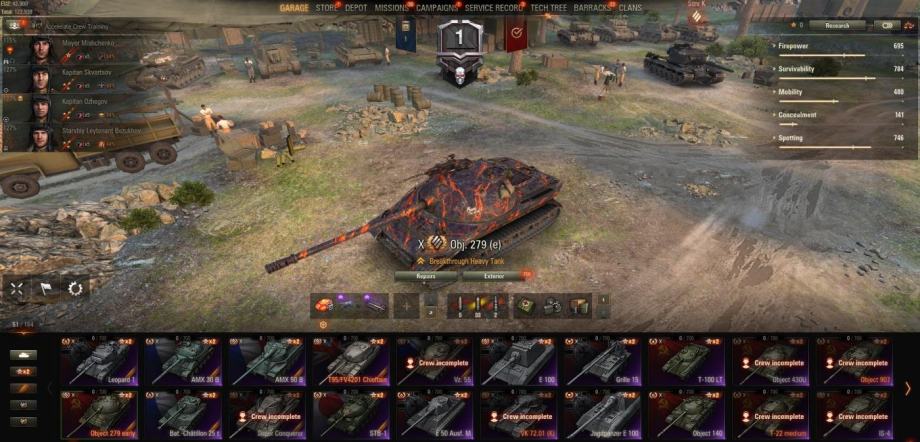920x442 pixels.
Task: Open the green consumable kit slot
Action: pos(525,306)
